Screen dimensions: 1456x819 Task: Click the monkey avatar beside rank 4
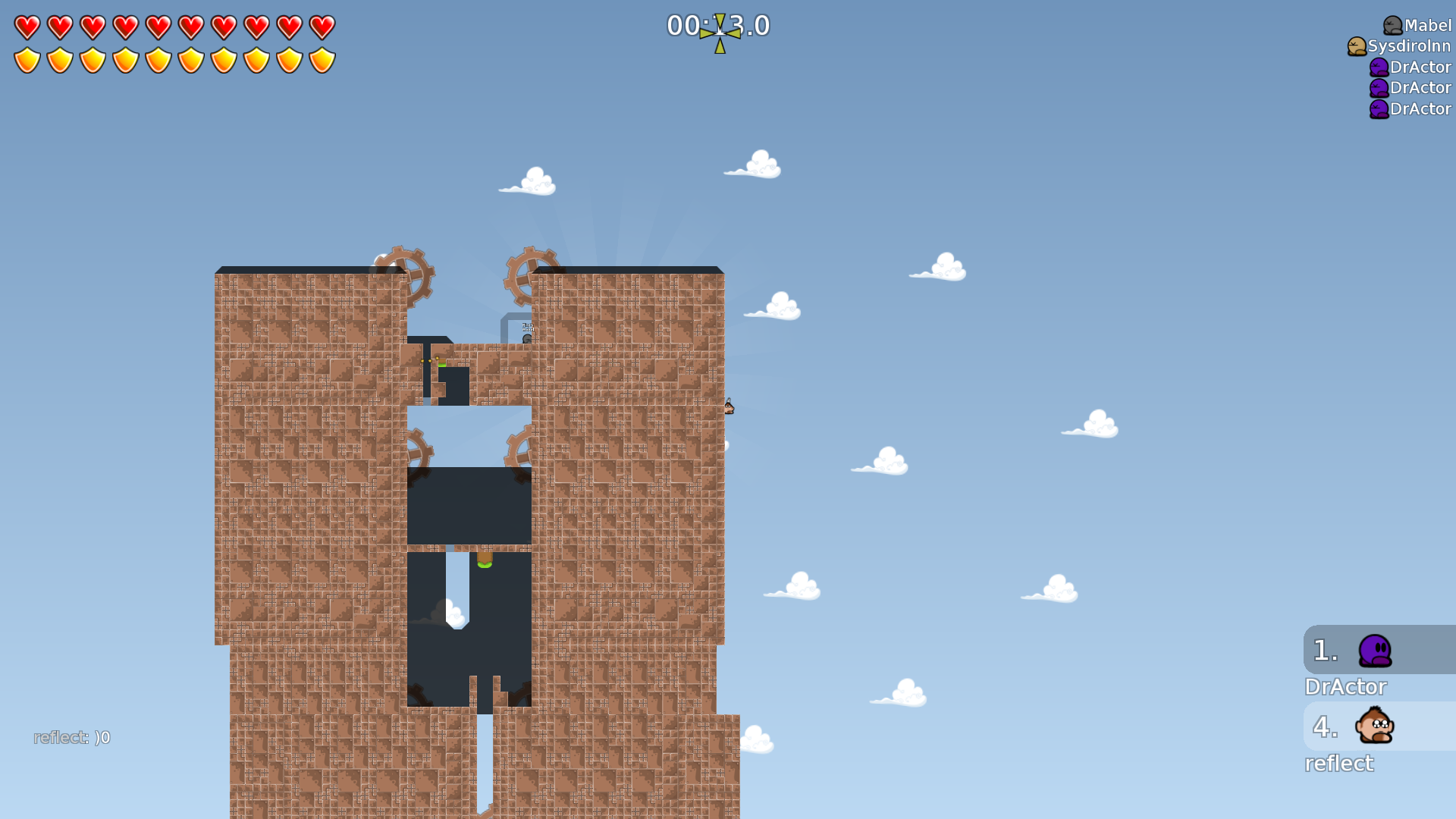1374,726
